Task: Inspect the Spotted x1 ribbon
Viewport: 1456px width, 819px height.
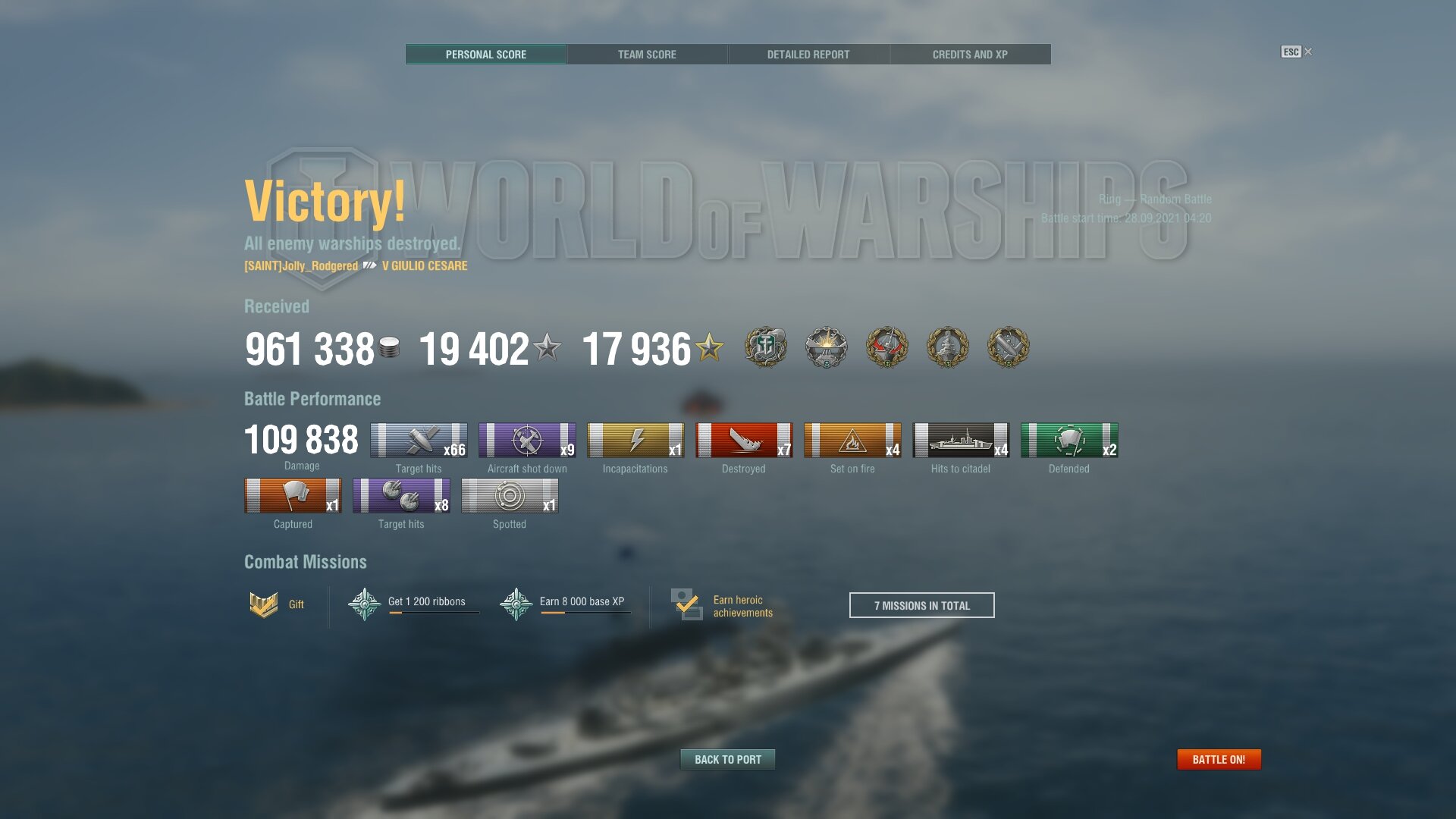Action: click(510, 496)
